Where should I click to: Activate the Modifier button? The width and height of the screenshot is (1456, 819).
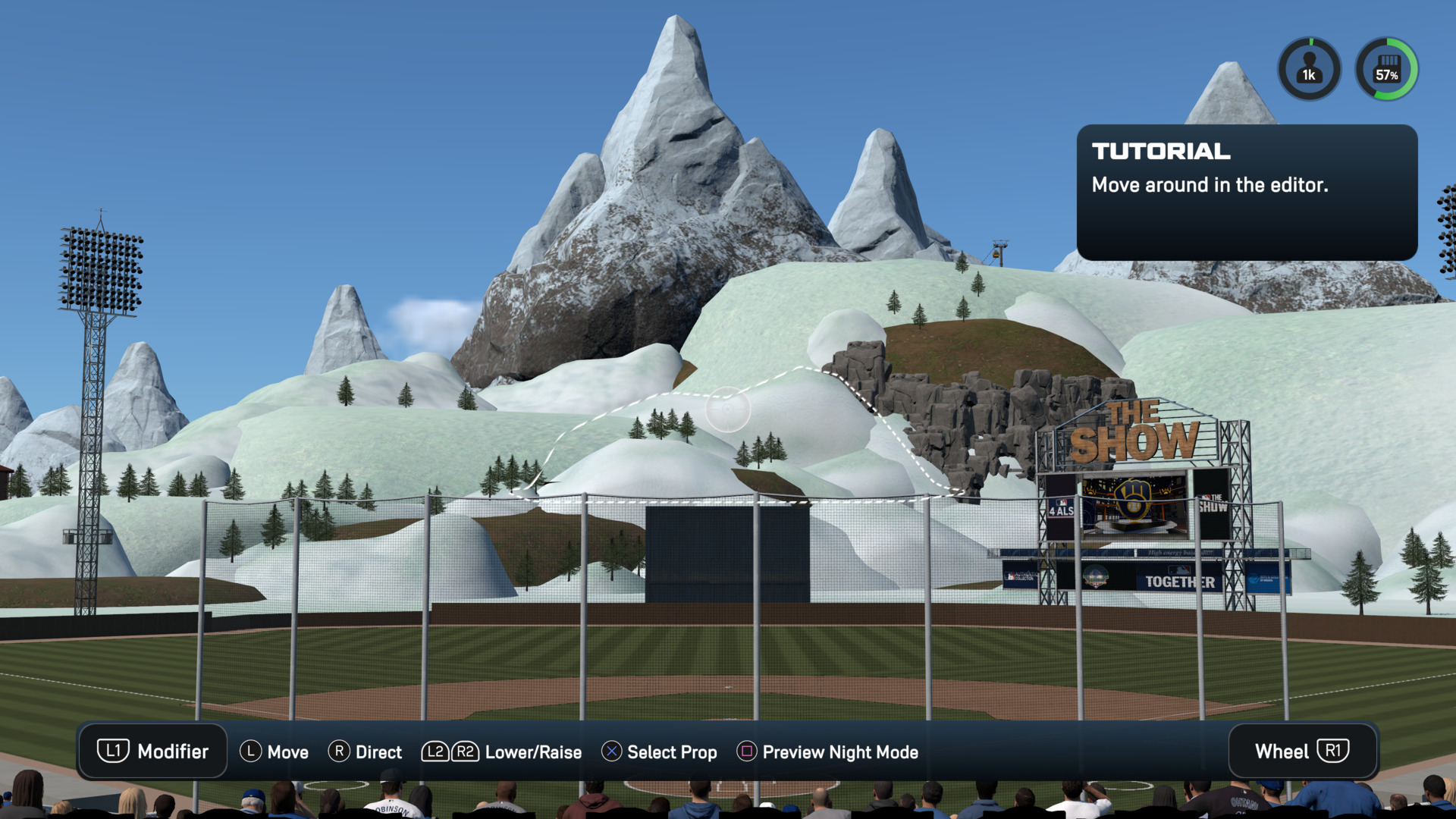click(x=152, y=752)
